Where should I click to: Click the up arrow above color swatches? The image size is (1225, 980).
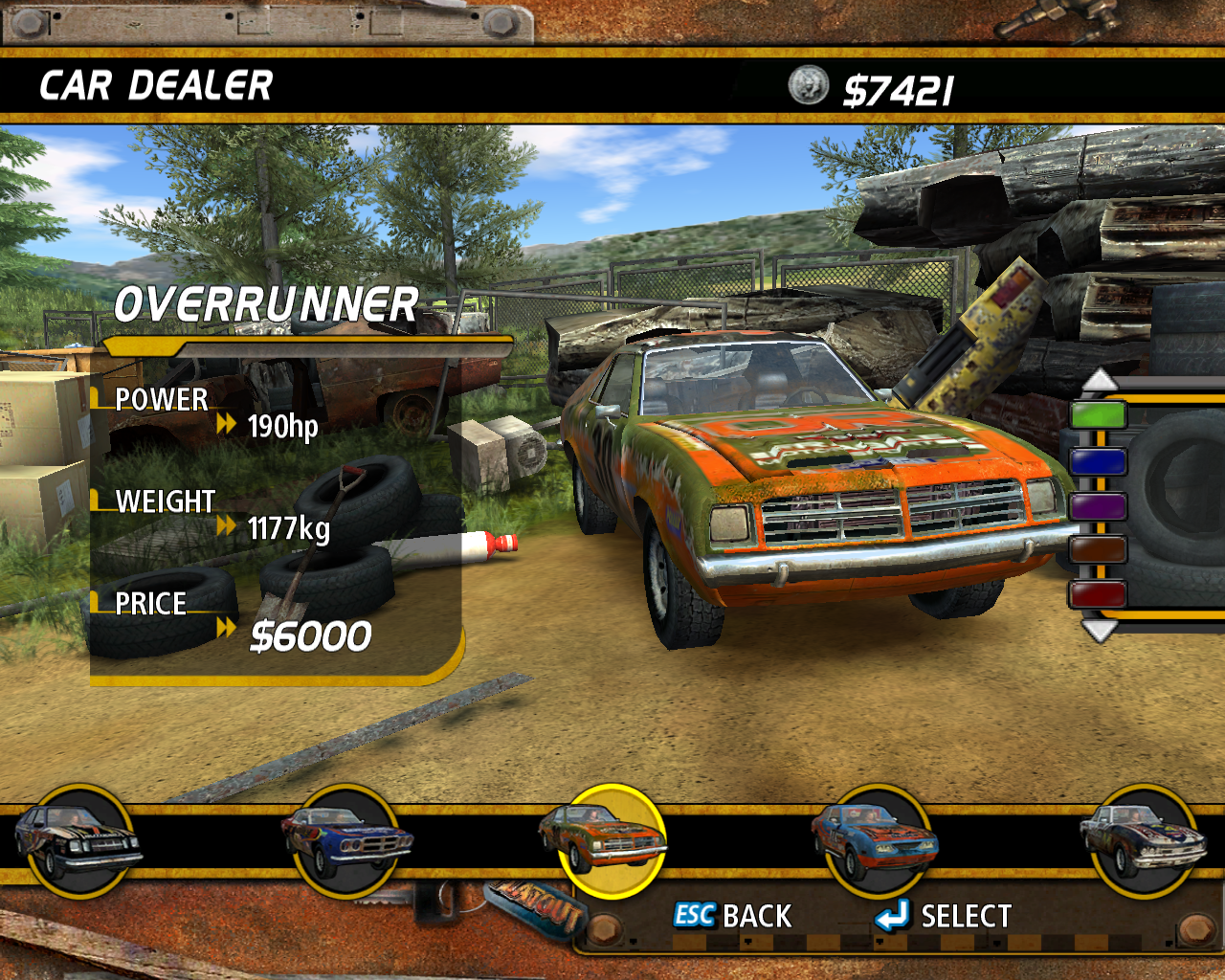(x=1100, y=379)
